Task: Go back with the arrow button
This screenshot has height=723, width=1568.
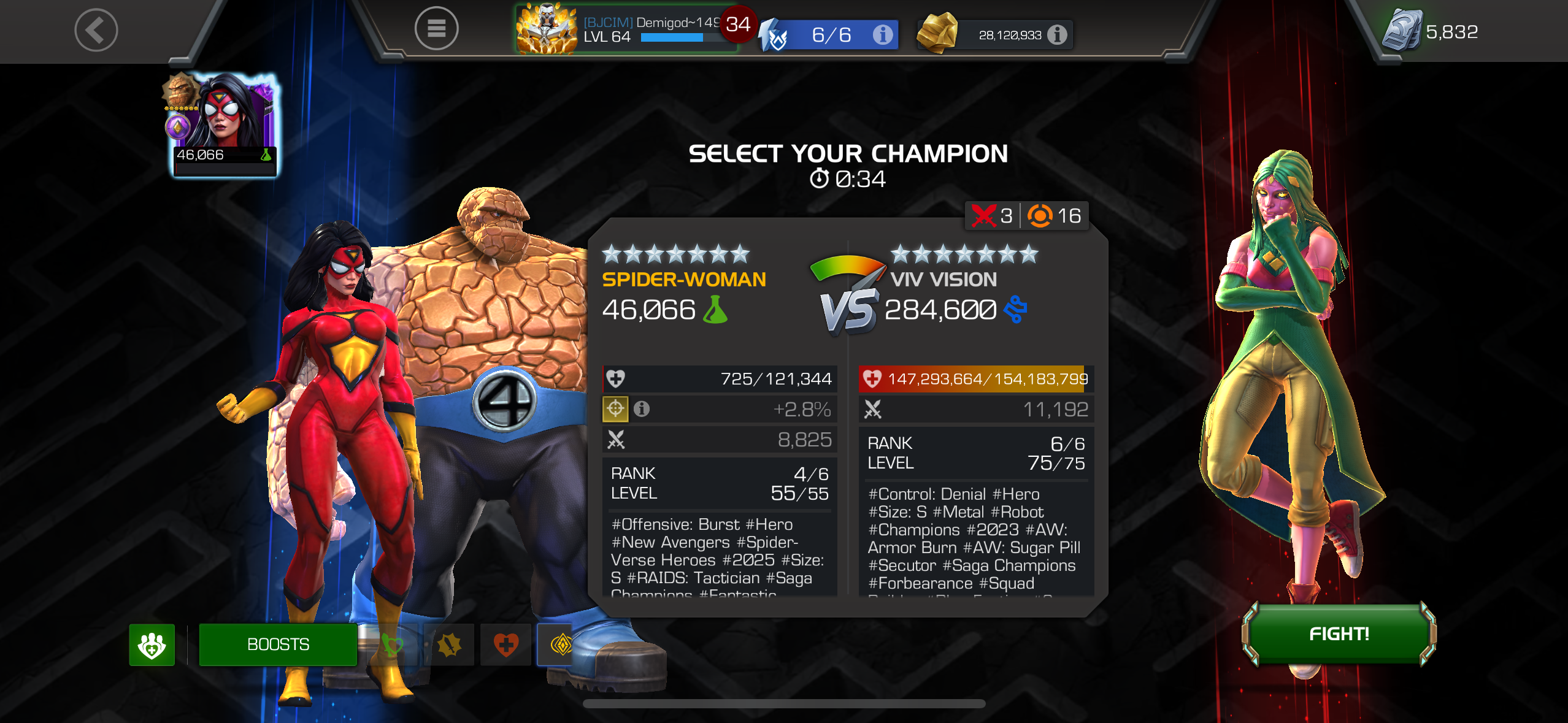Action: click(96, 30)
